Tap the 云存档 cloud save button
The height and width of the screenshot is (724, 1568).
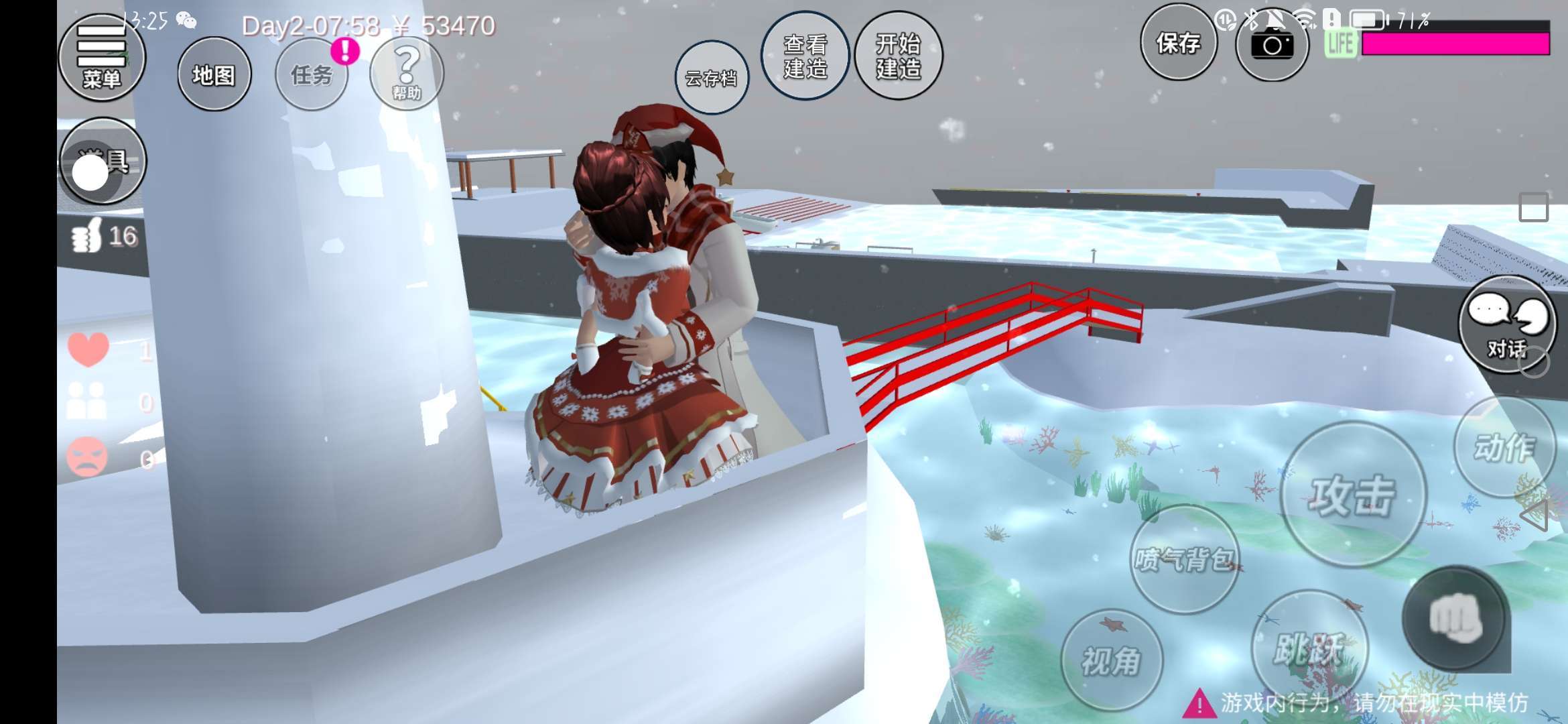pyautogui.click(x=711, y=78)
